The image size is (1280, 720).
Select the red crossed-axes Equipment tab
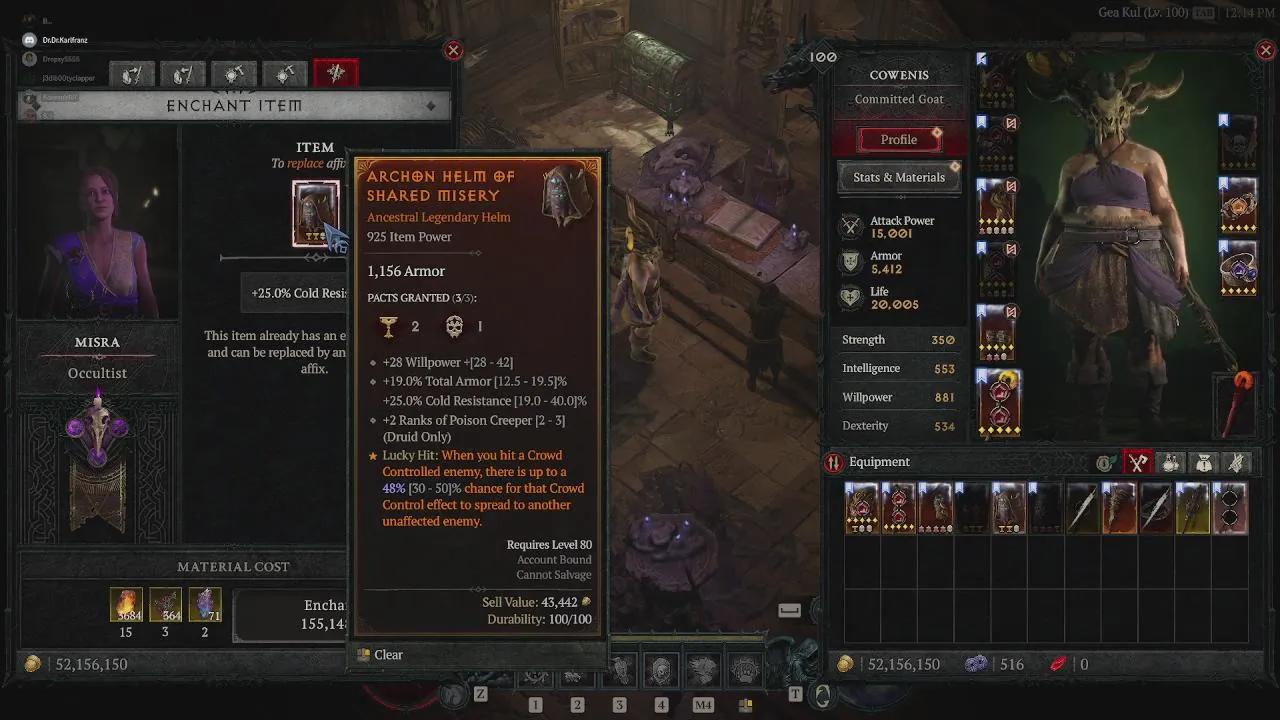(x=1138, y=462)
